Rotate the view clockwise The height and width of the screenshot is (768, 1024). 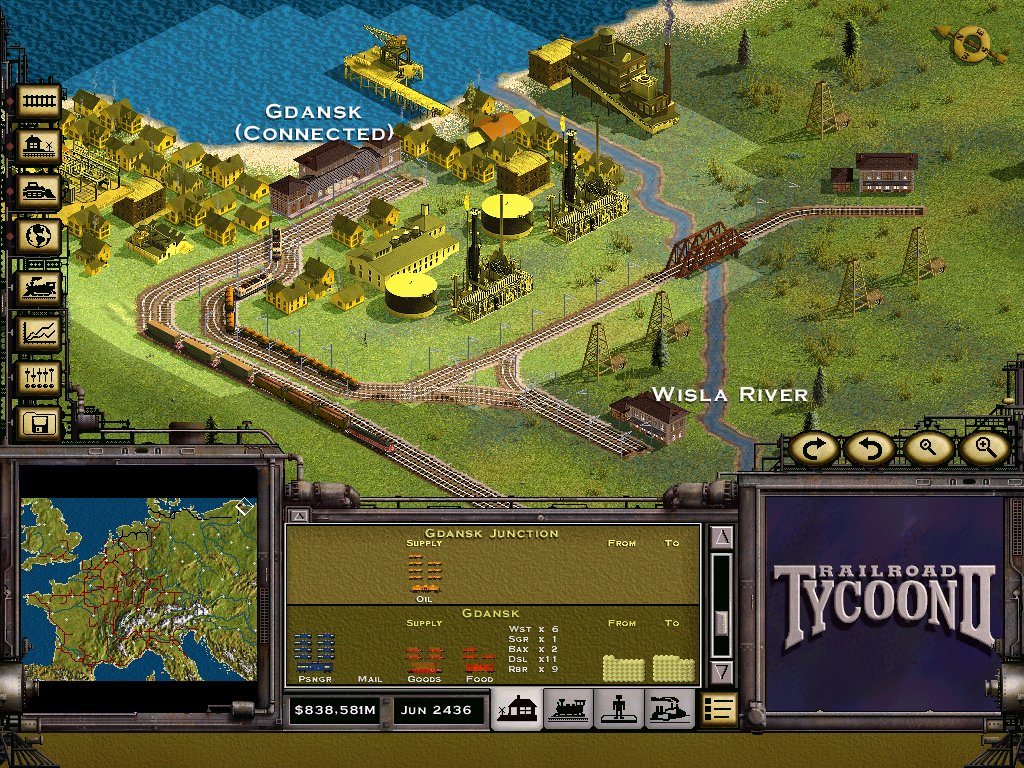pos(814,449)
